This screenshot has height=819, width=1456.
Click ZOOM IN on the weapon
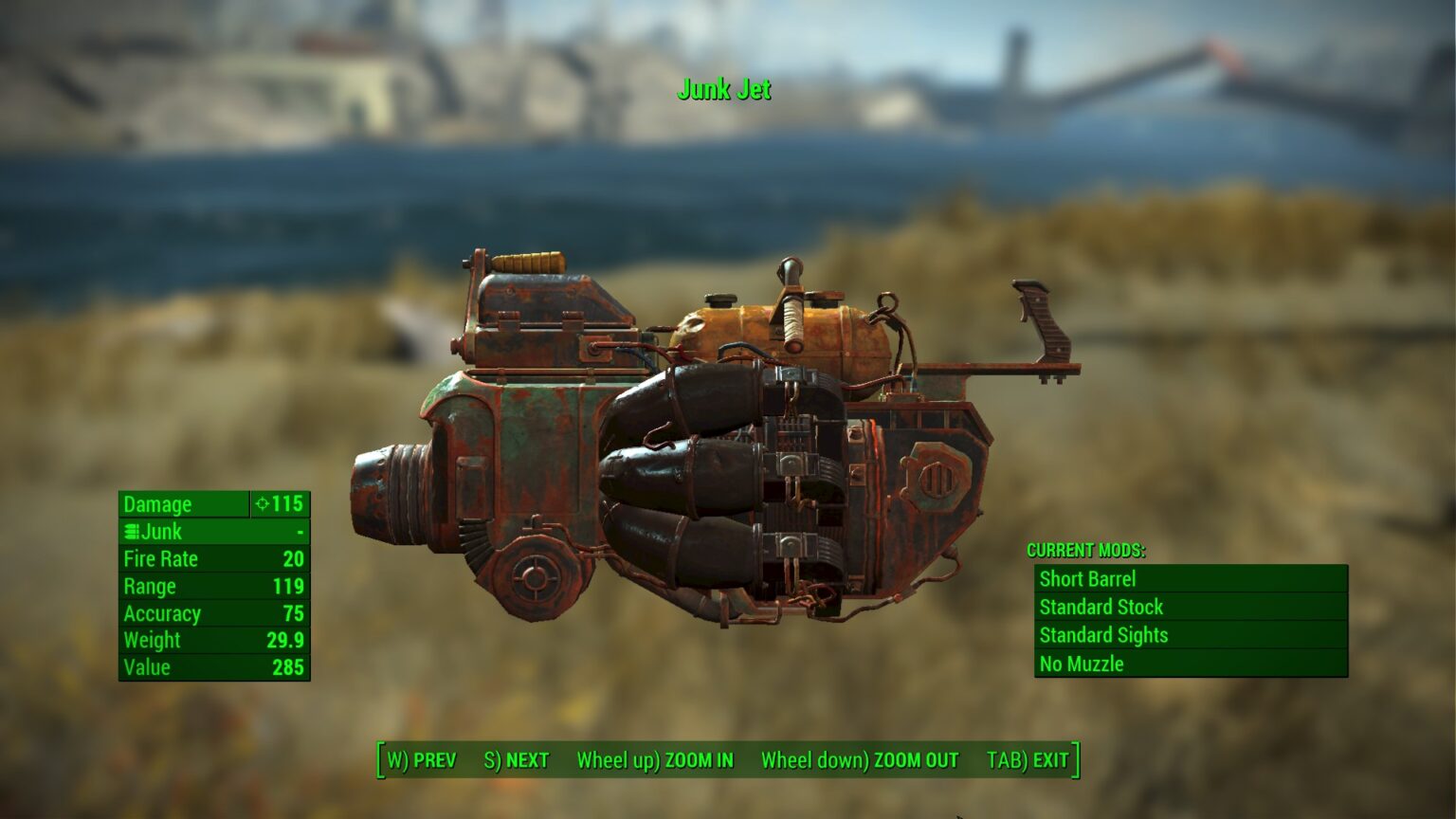tap(655, 760)
